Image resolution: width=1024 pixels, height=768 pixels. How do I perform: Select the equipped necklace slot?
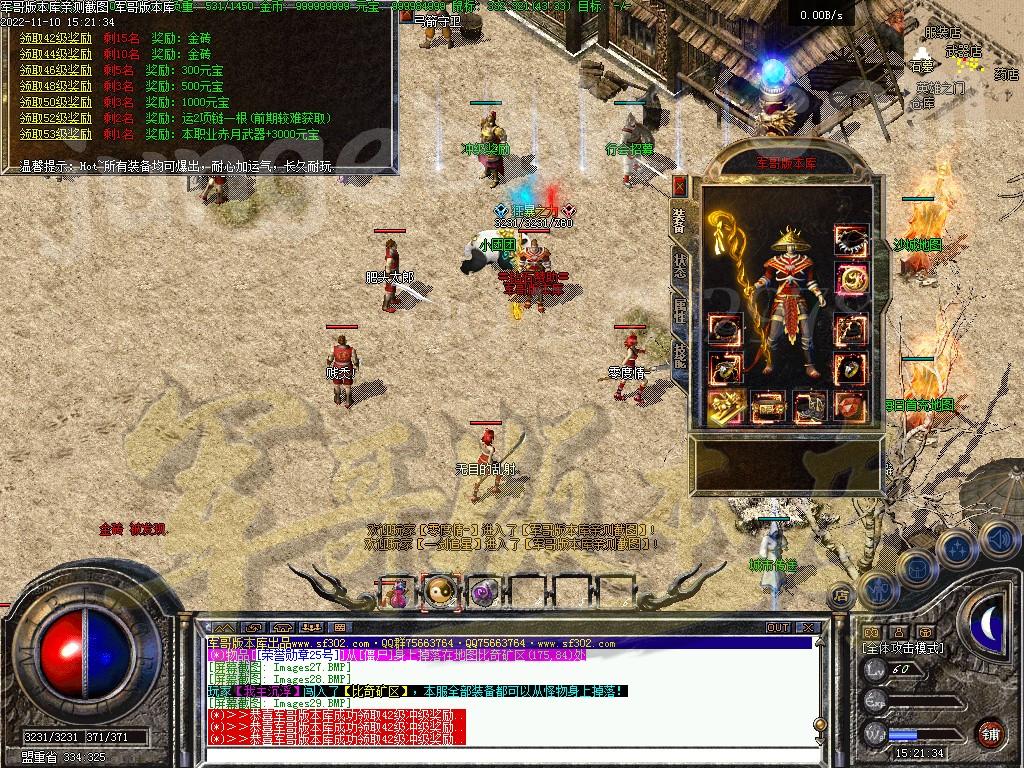[x=851, y=240]
